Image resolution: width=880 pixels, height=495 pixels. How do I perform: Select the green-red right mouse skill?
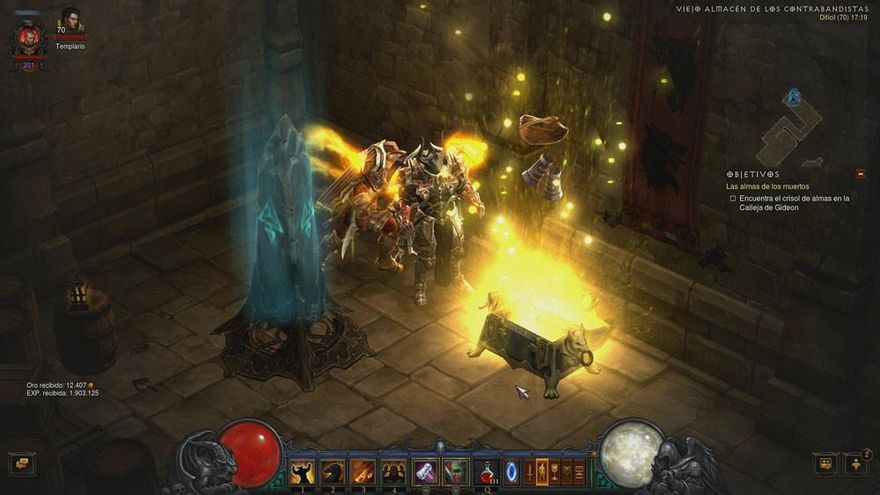pyautogui.click(x=456, y=471)
